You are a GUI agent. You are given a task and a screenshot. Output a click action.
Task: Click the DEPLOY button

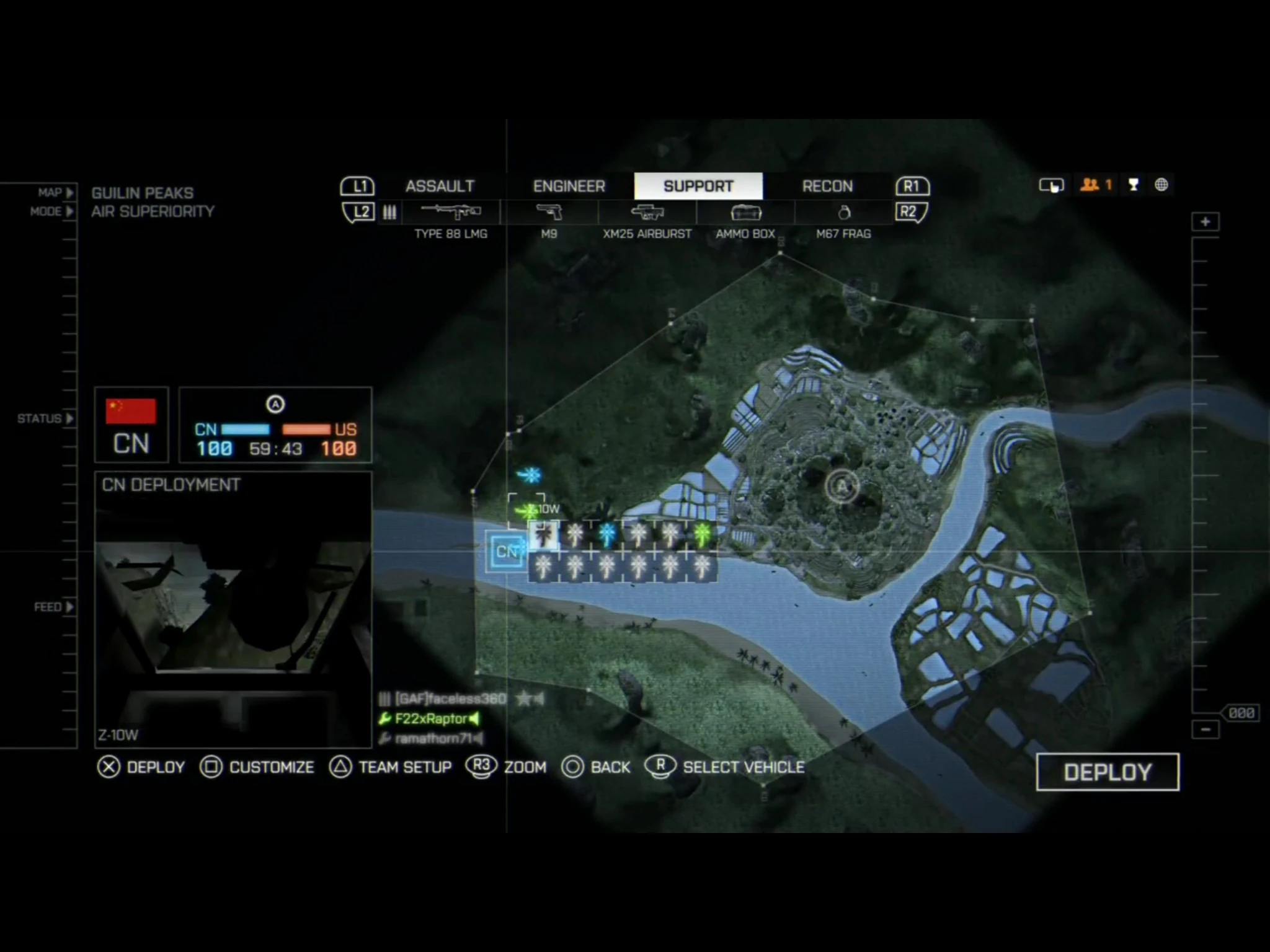(x=1108, y=772)
